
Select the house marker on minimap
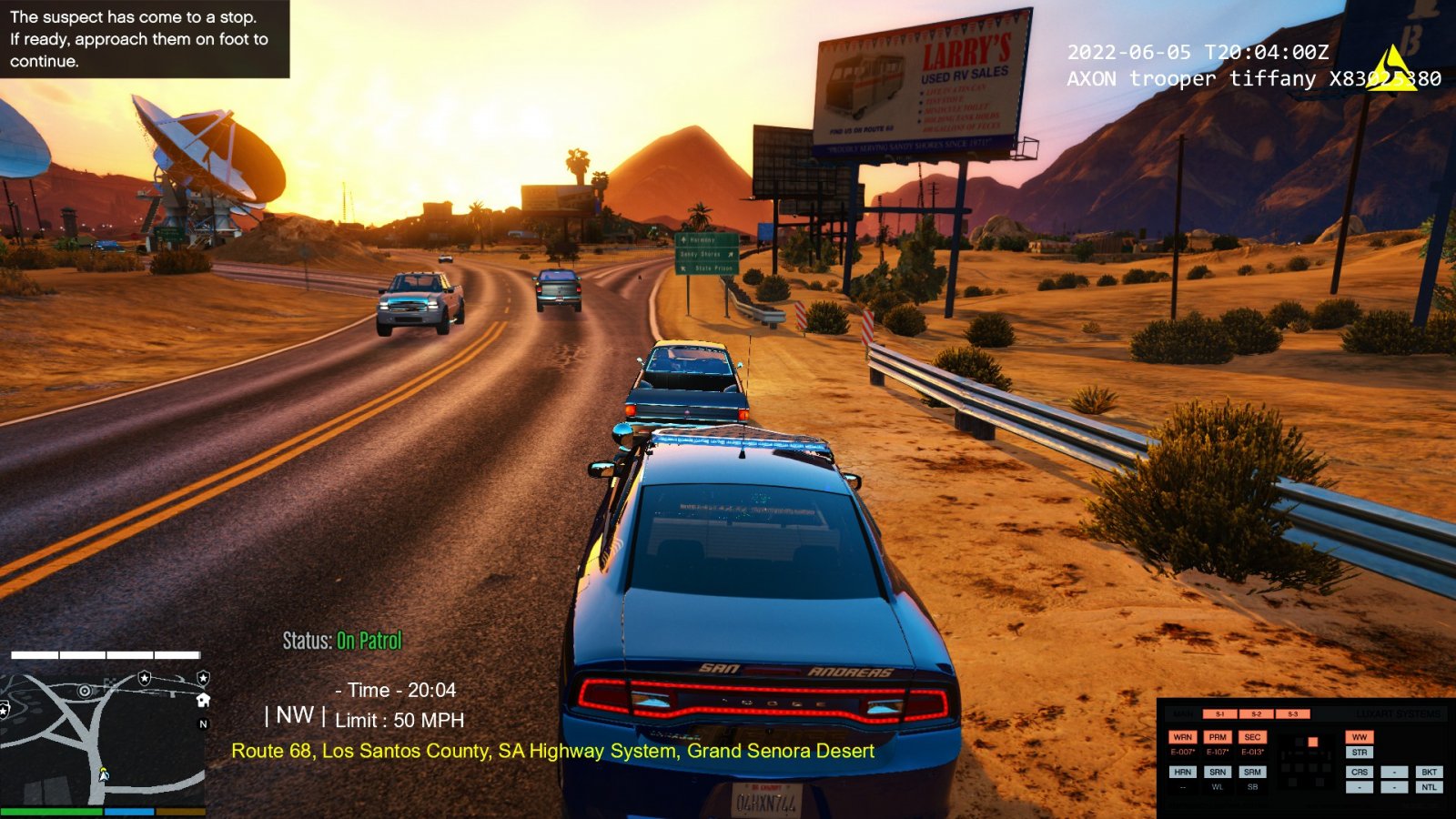203,700
